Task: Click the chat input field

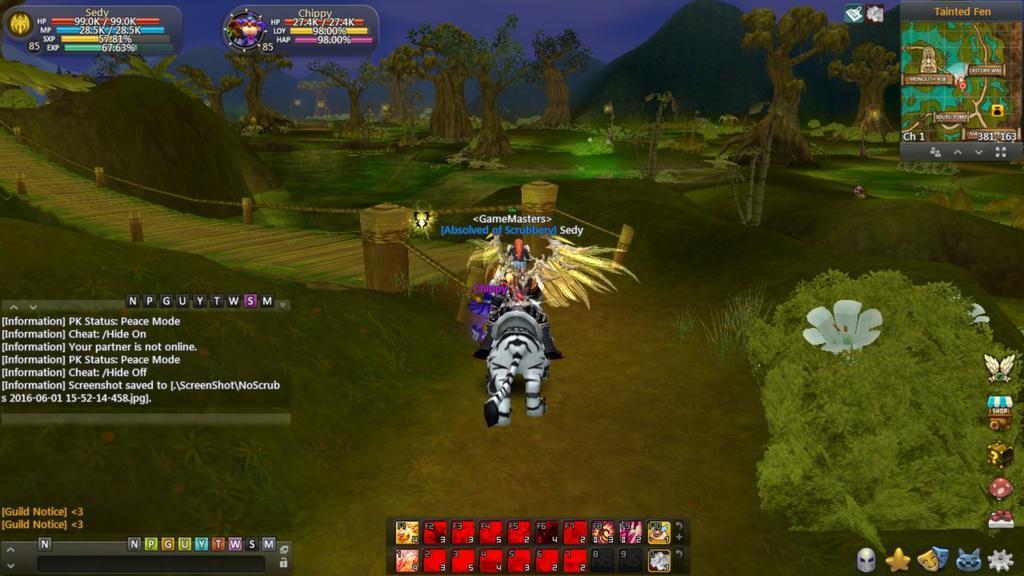Action: [150, 563]
